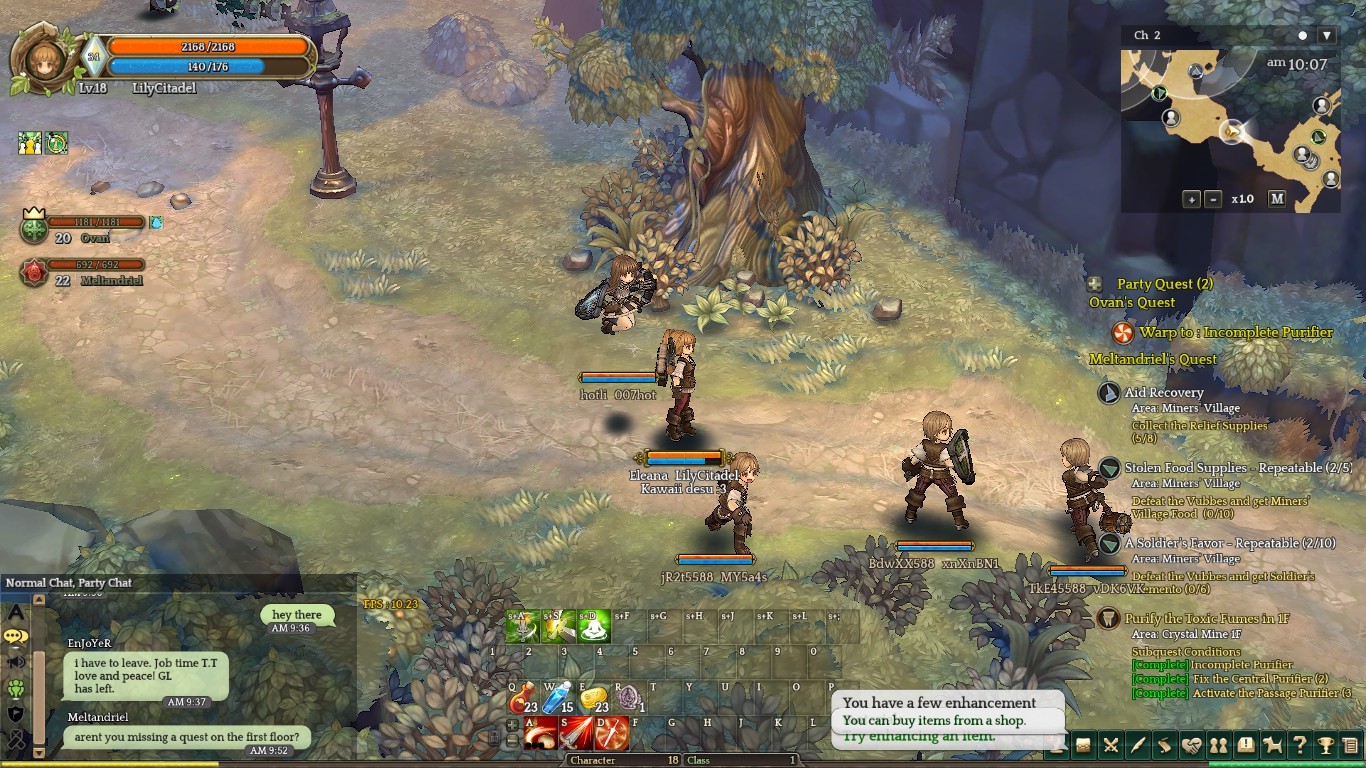Screen dimensions: 1366x768
Task: Select the Aid Recovery quest entry
Action: [x=1164, y=393]
